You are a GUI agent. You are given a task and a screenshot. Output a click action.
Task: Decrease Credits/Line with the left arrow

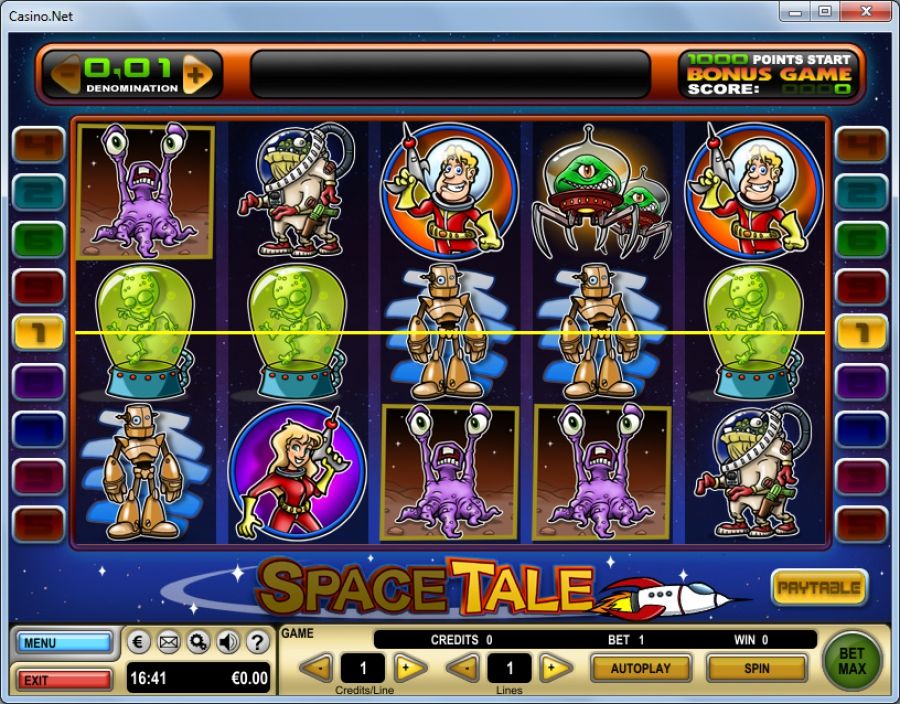(316, 668)
